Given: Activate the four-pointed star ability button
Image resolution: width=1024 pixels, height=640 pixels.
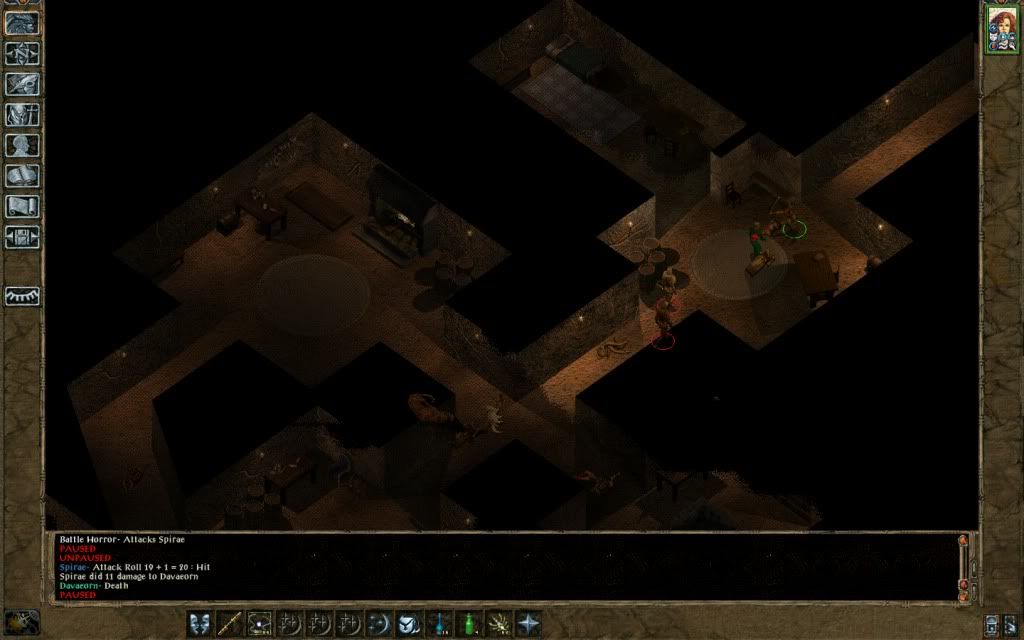Looking at the screenshot, I should pyautogui.click(x=528, y=623).
